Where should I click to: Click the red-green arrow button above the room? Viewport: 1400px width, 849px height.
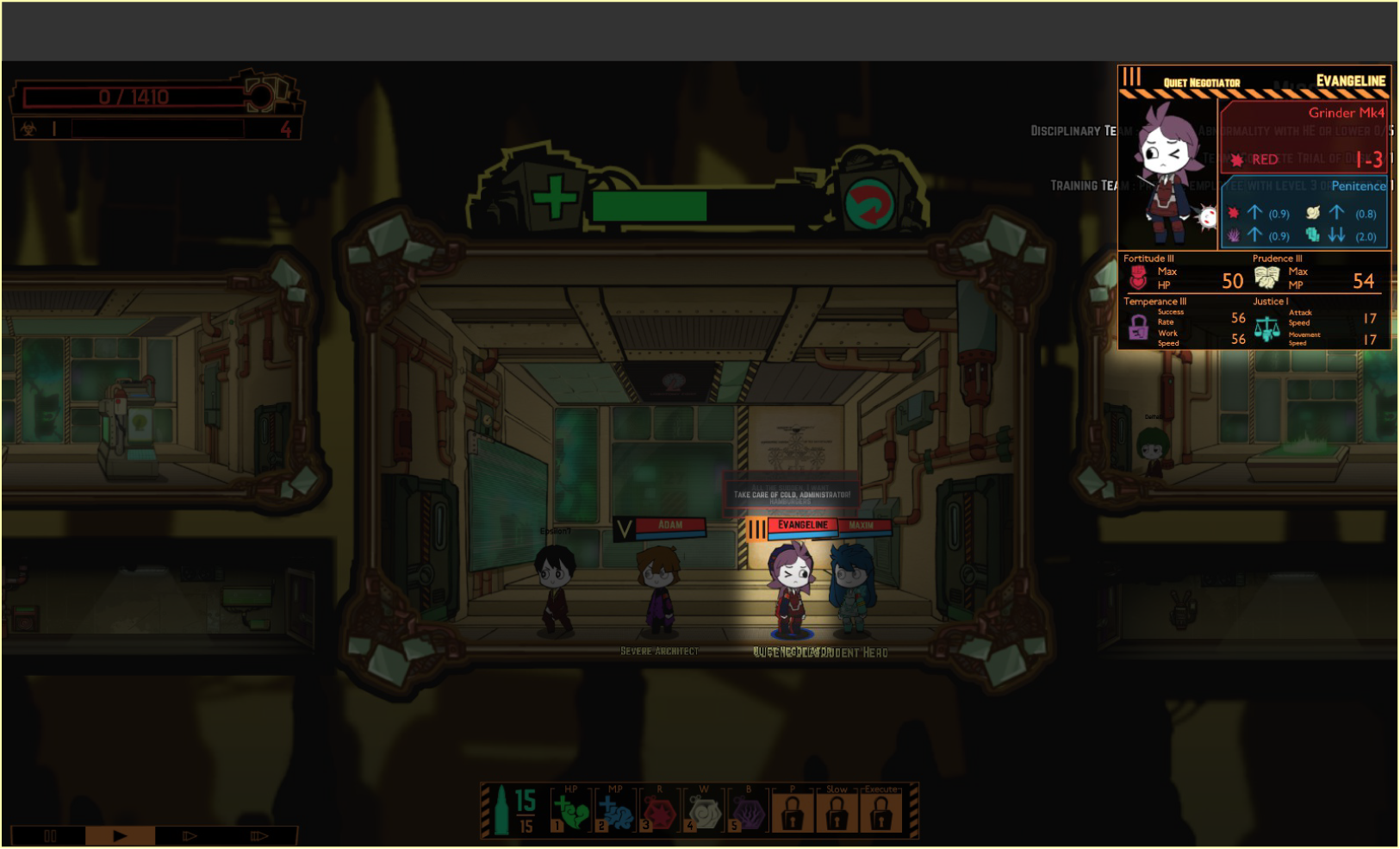pos(869,204)
